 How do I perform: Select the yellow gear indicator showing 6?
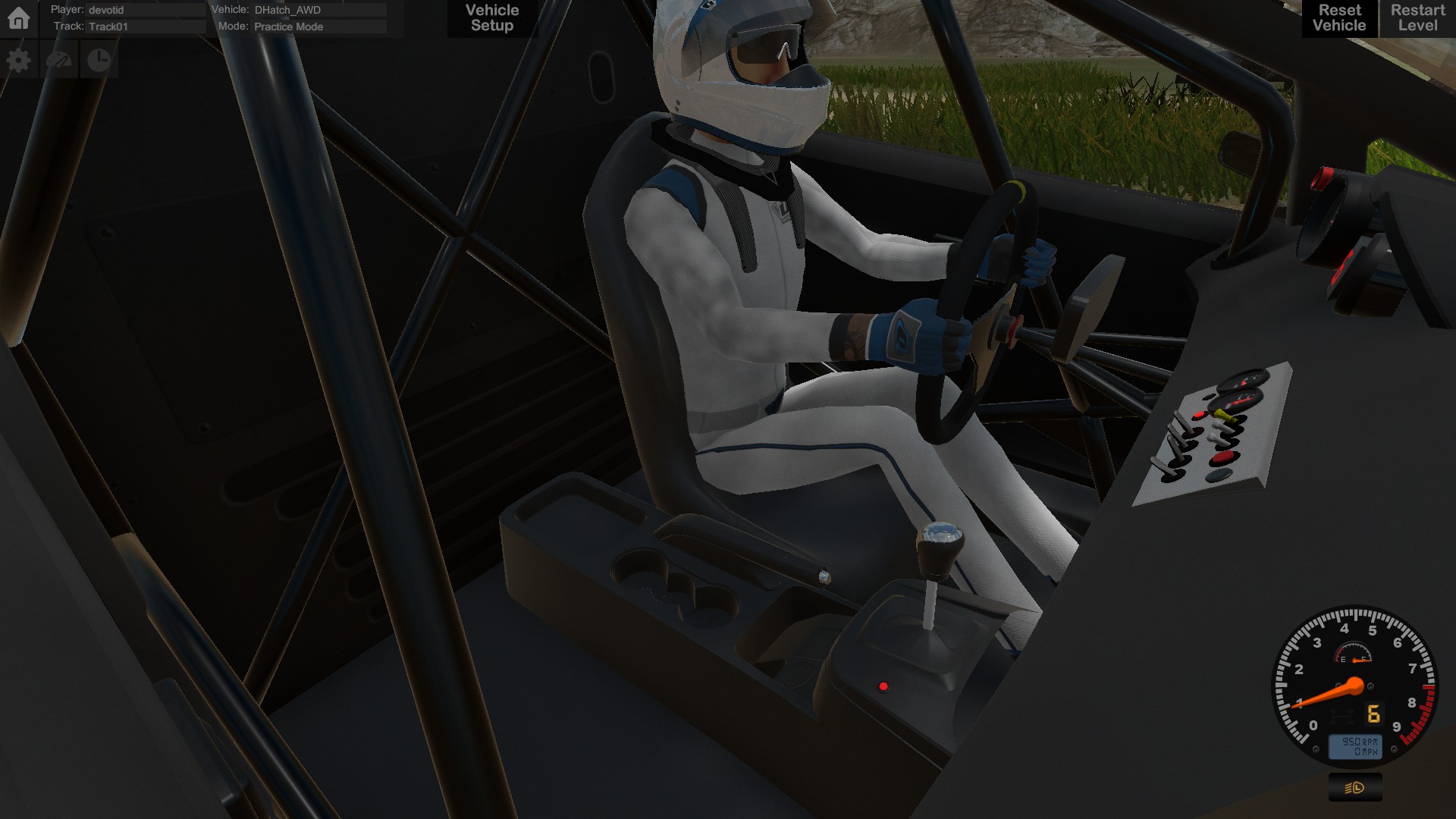(x=1373, y=714)
